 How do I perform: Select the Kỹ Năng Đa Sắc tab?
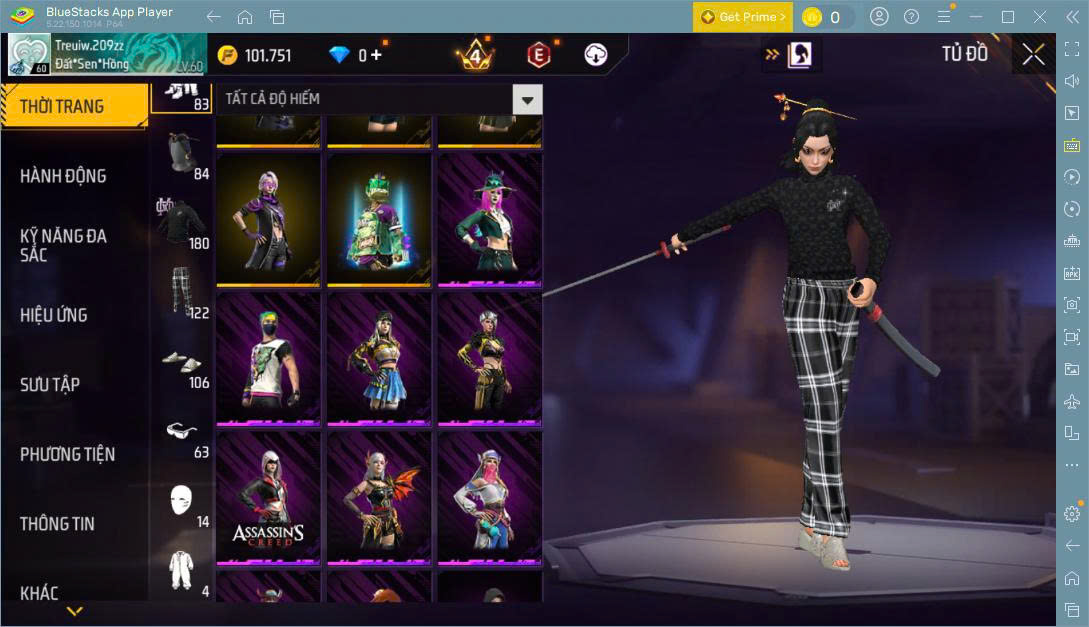(63, 245)
